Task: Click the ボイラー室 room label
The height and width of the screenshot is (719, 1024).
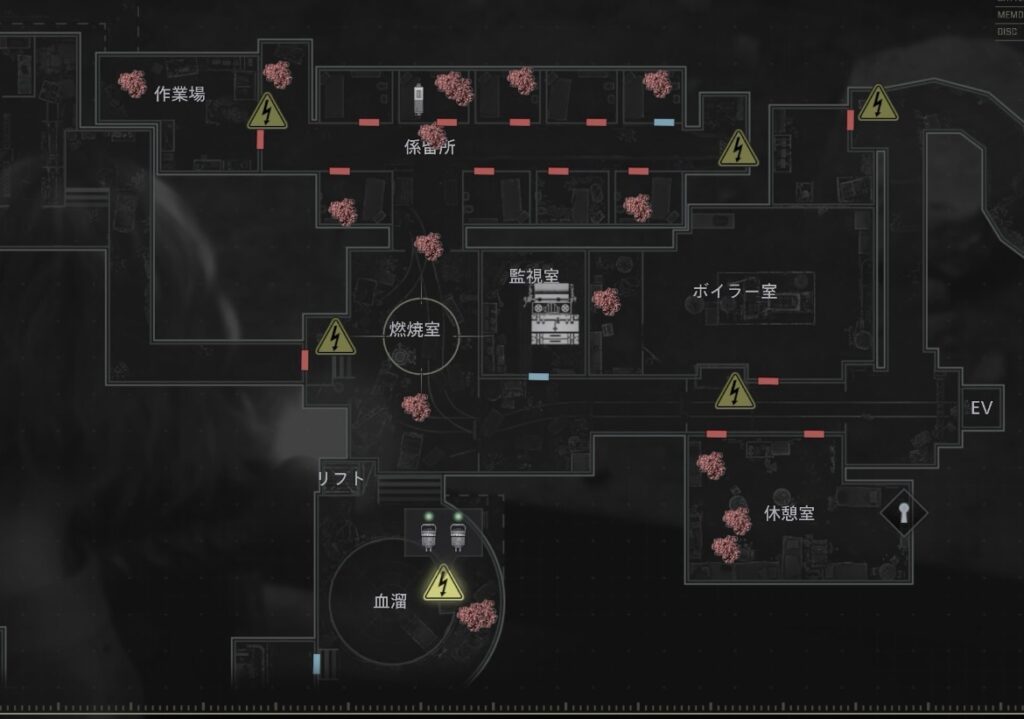Action: (735, 291)
